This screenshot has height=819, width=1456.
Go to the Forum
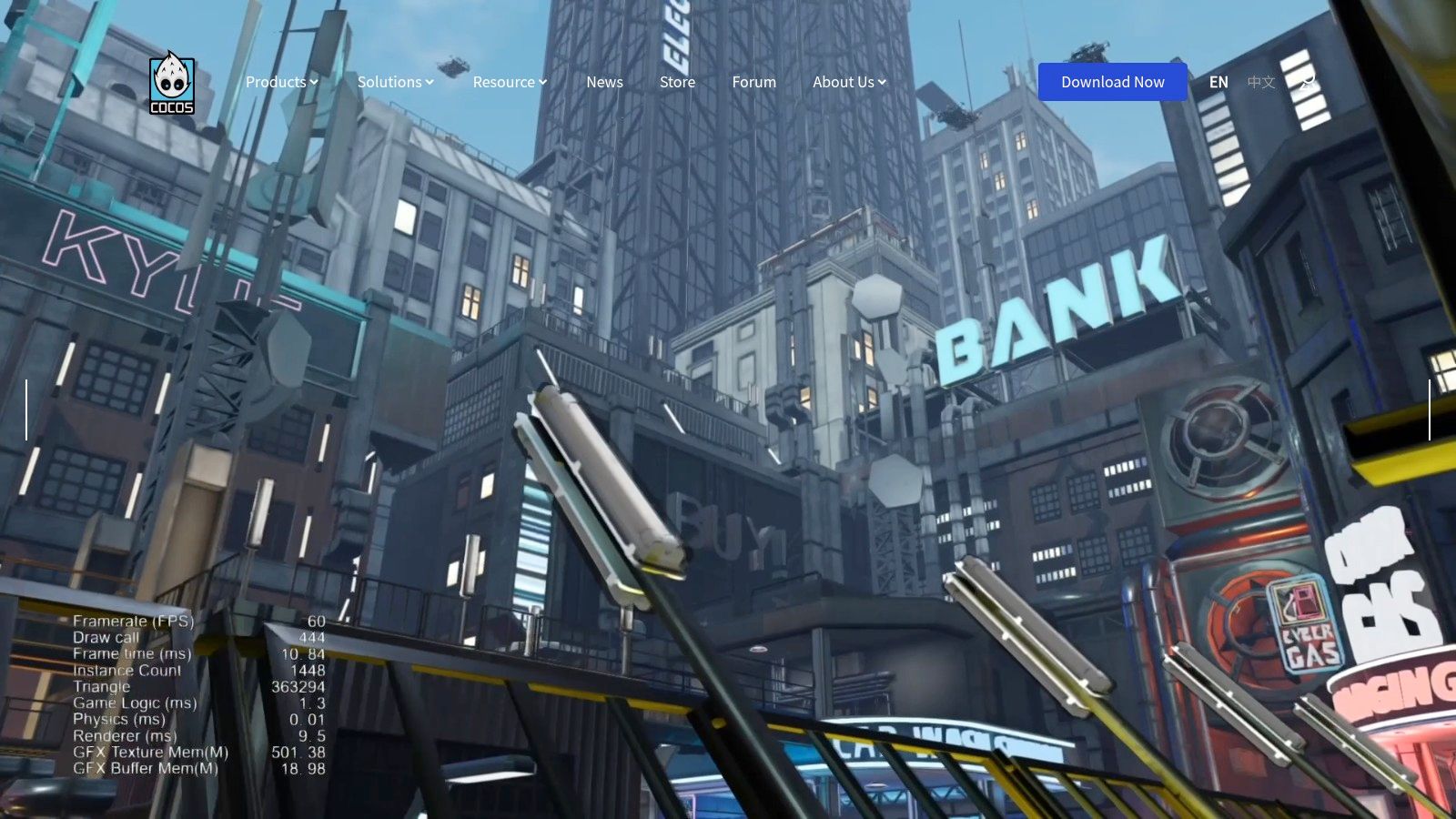(x=753, y=82)
